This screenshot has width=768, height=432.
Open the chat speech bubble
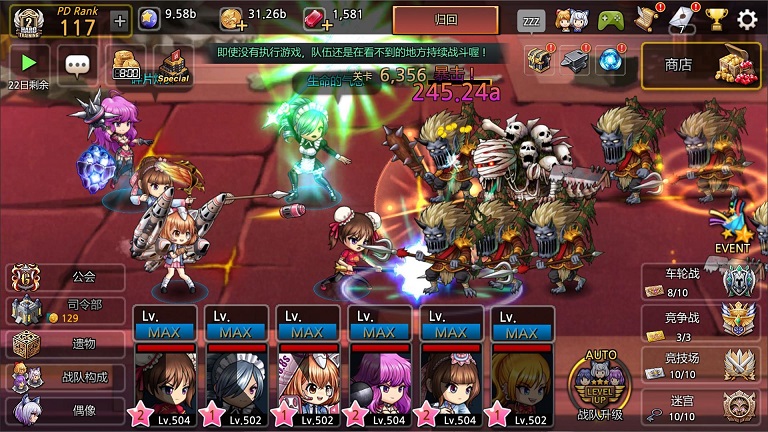point(78,66)
